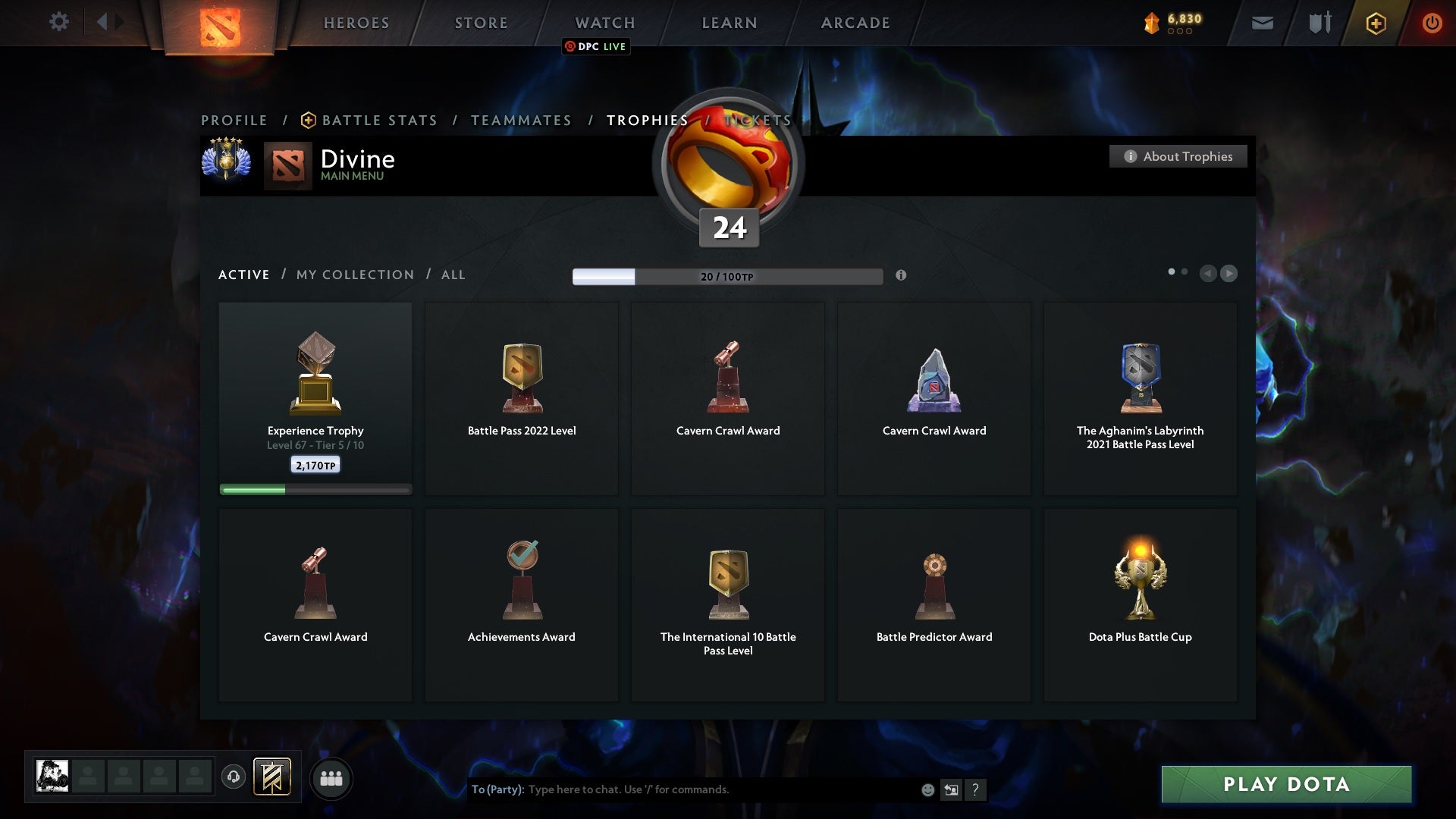
Task: Open your mail inbox via envelope icon
Action: (1263, 23)
